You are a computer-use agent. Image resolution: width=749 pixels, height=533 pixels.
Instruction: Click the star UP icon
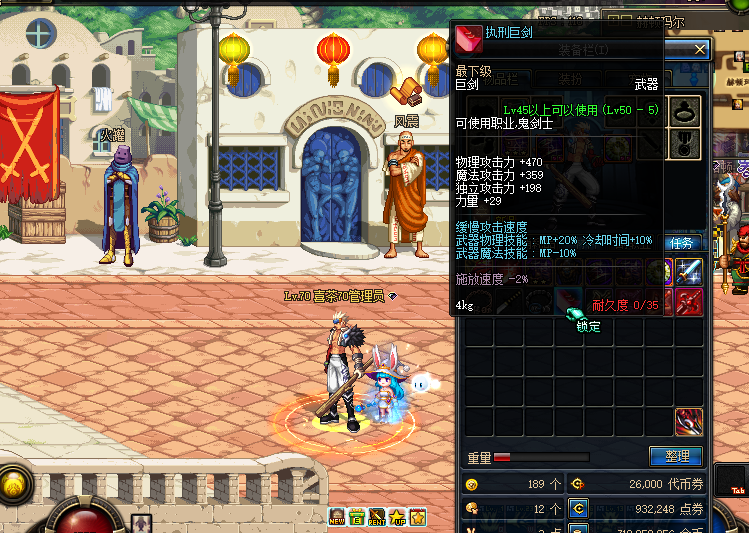(x=398, y=517)
